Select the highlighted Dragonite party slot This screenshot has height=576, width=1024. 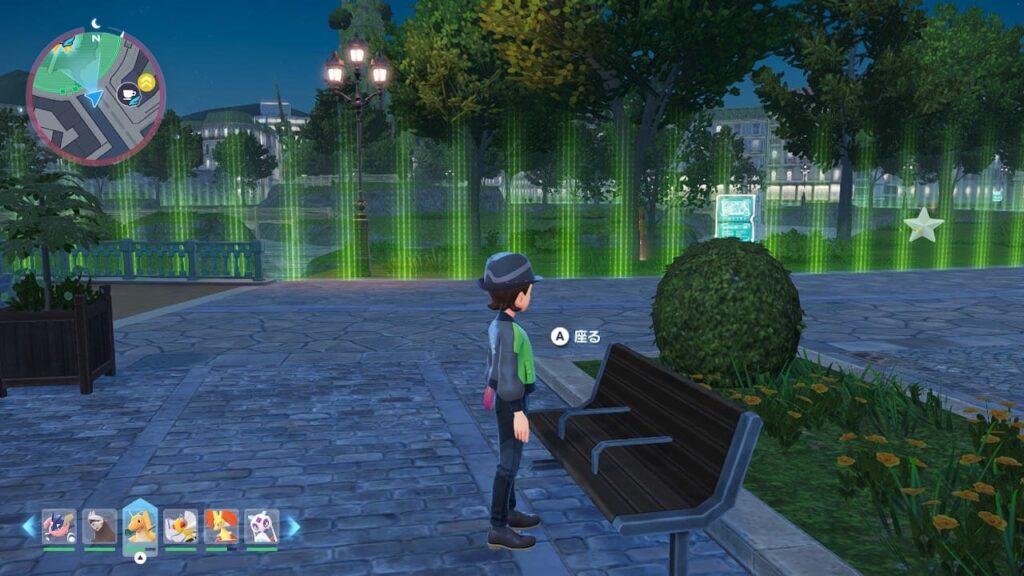pos(140,526)
